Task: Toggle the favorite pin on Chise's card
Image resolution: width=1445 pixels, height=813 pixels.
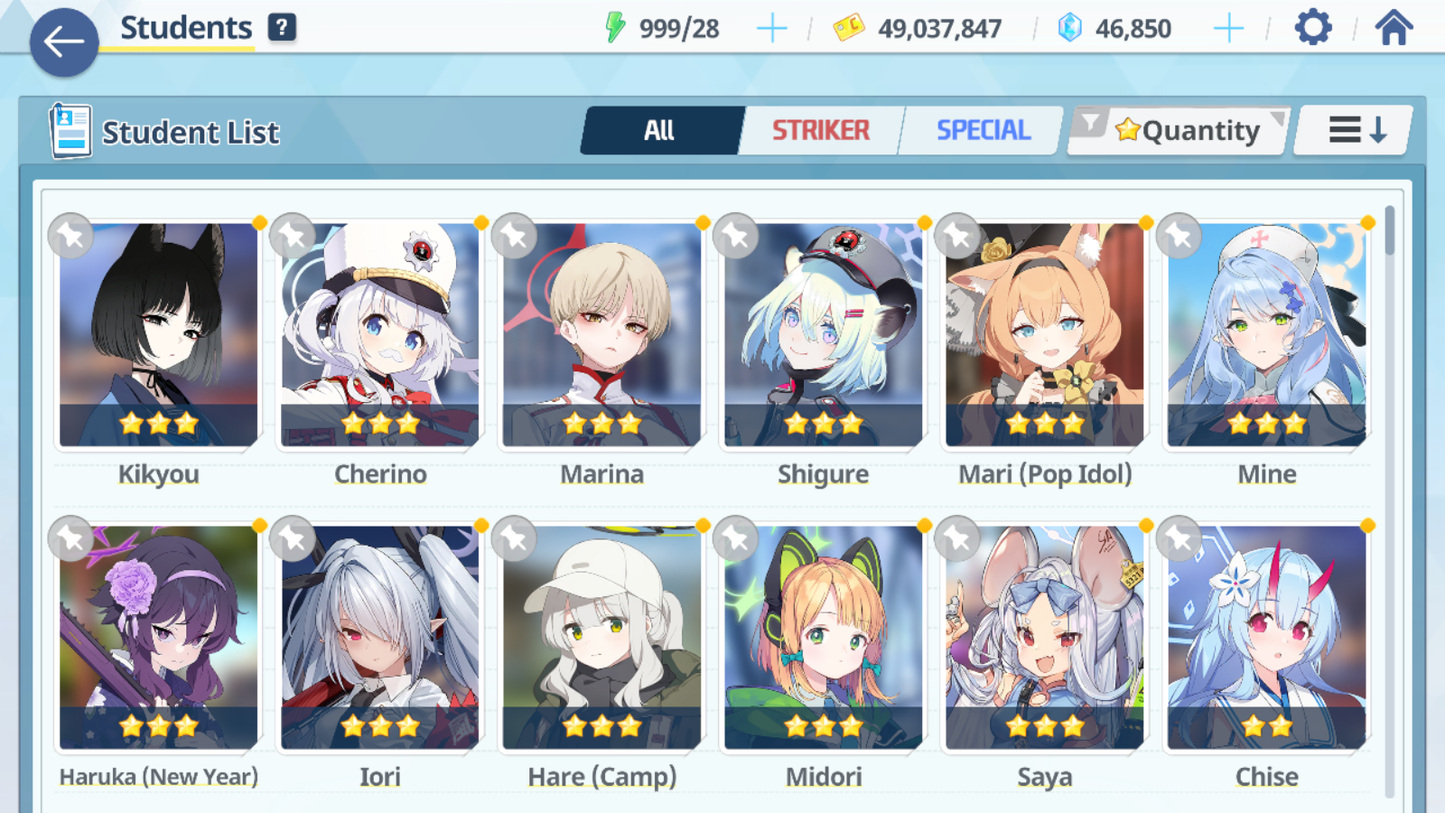Action: (x=1179, y=539)
